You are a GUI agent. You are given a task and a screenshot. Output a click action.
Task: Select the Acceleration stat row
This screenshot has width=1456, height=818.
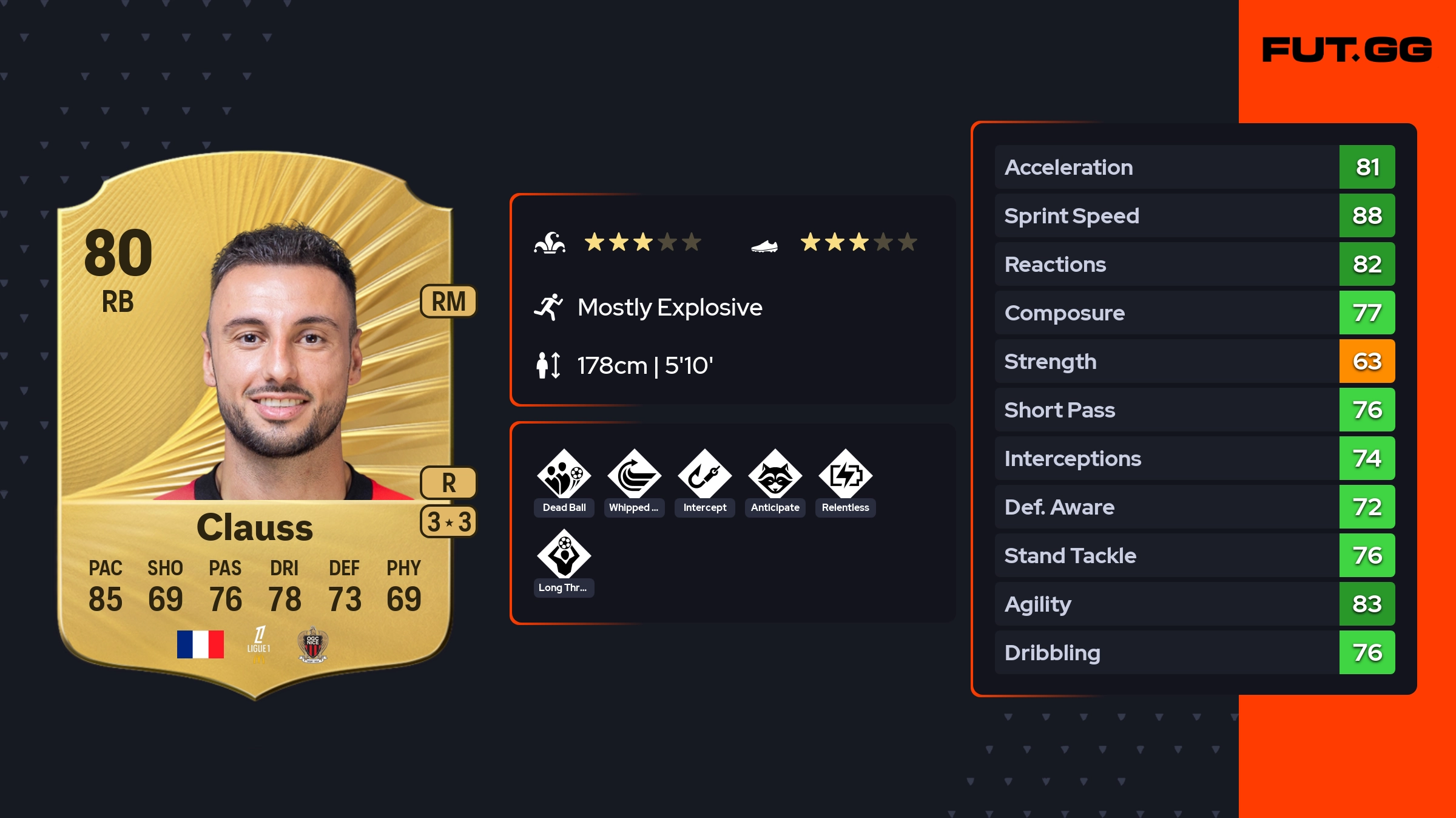(1194, 167)
